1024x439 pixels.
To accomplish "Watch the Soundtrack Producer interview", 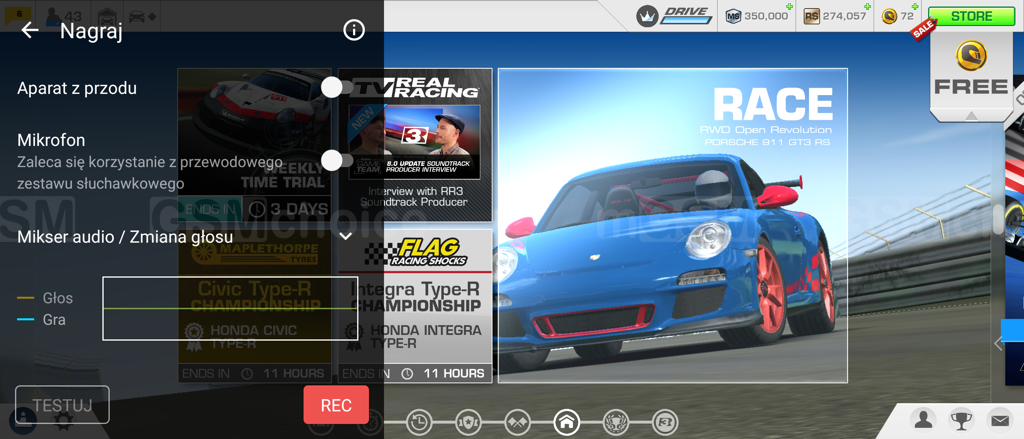I will click(416, 144).
